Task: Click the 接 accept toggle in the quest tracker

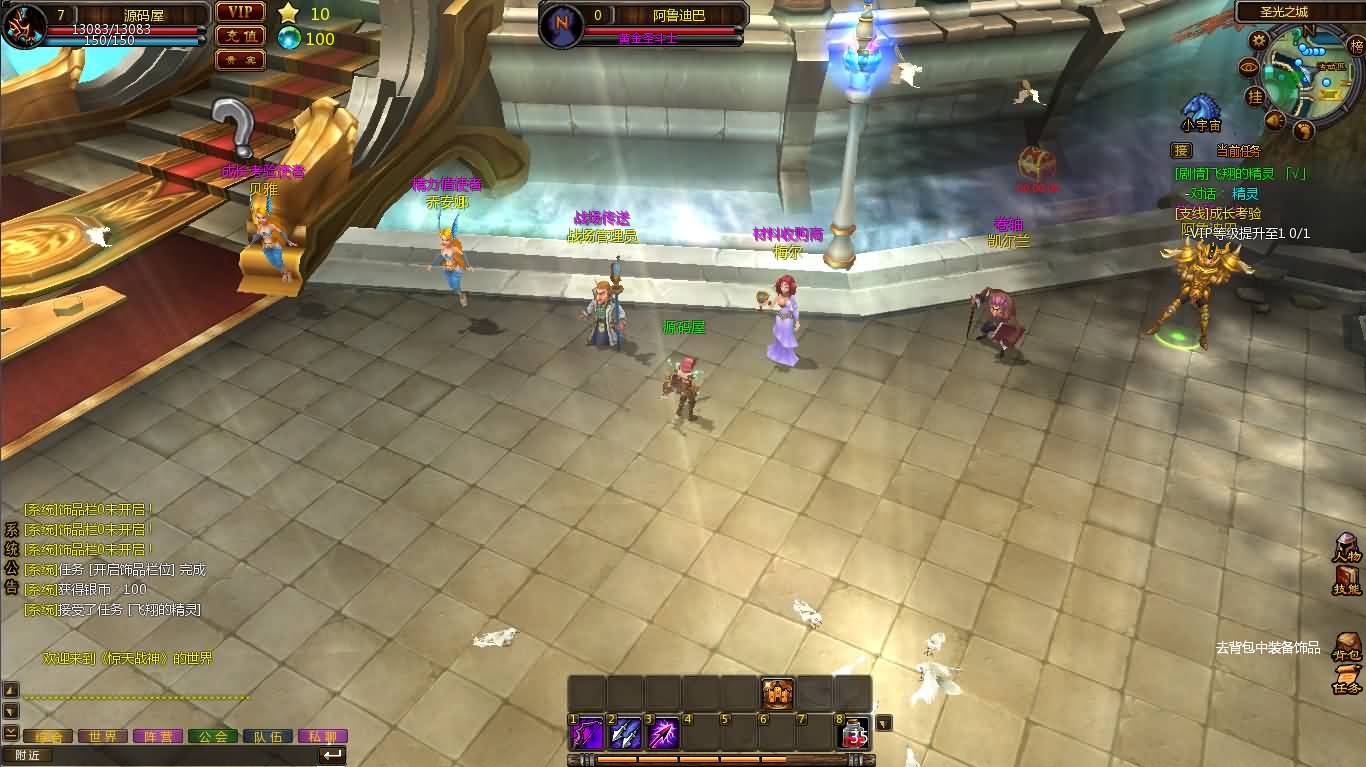Action: coord(1181,149)
